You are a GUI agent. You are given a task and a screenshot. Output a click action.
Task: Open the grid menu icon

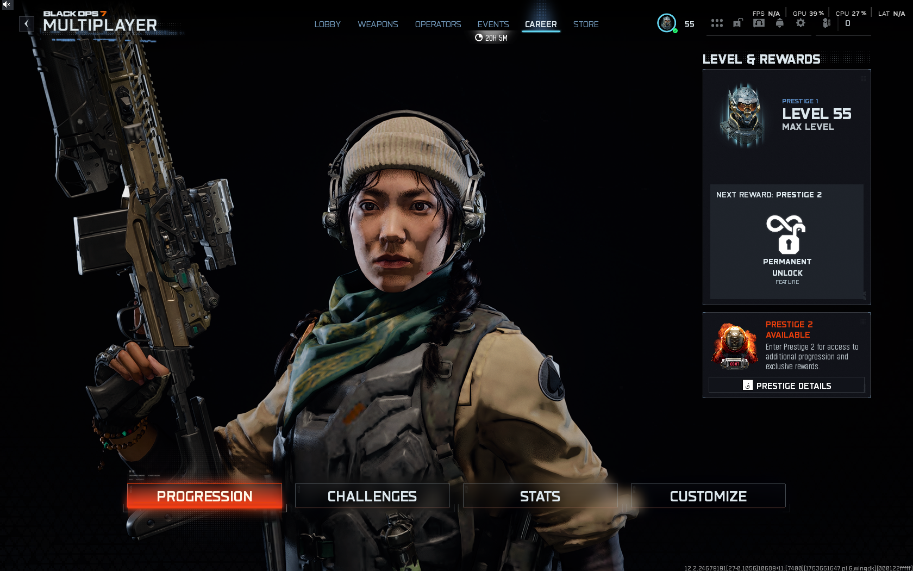pyautogui.click(x=717, y=23)
